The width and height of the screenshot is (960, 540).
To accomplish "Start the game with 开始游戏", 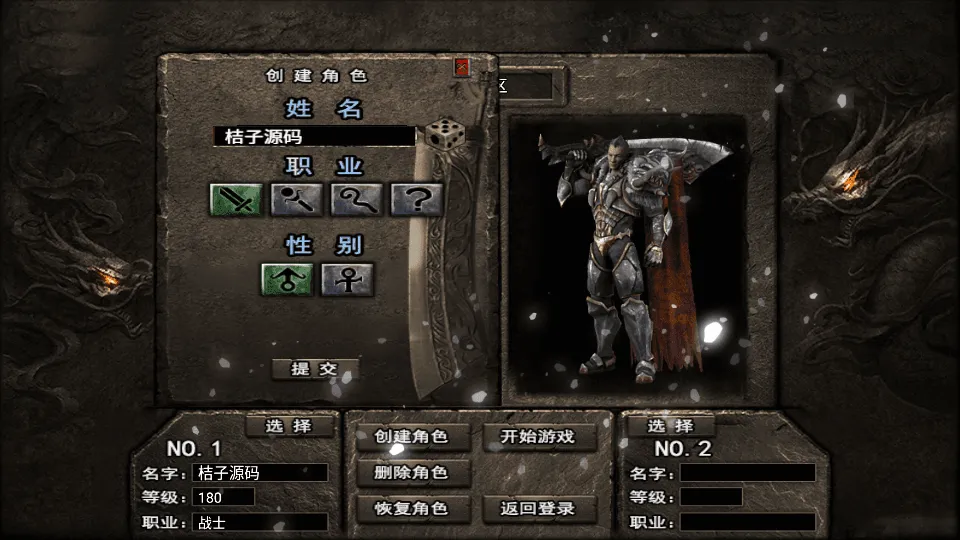I will point(540,436).
